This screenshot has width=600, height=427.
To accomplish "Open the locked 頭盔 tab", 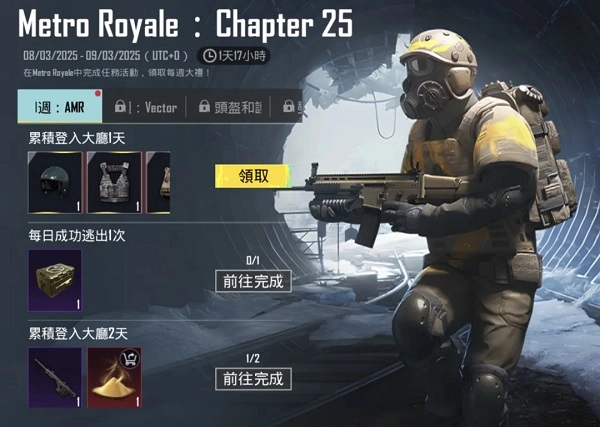I will (x=232, y=107).
